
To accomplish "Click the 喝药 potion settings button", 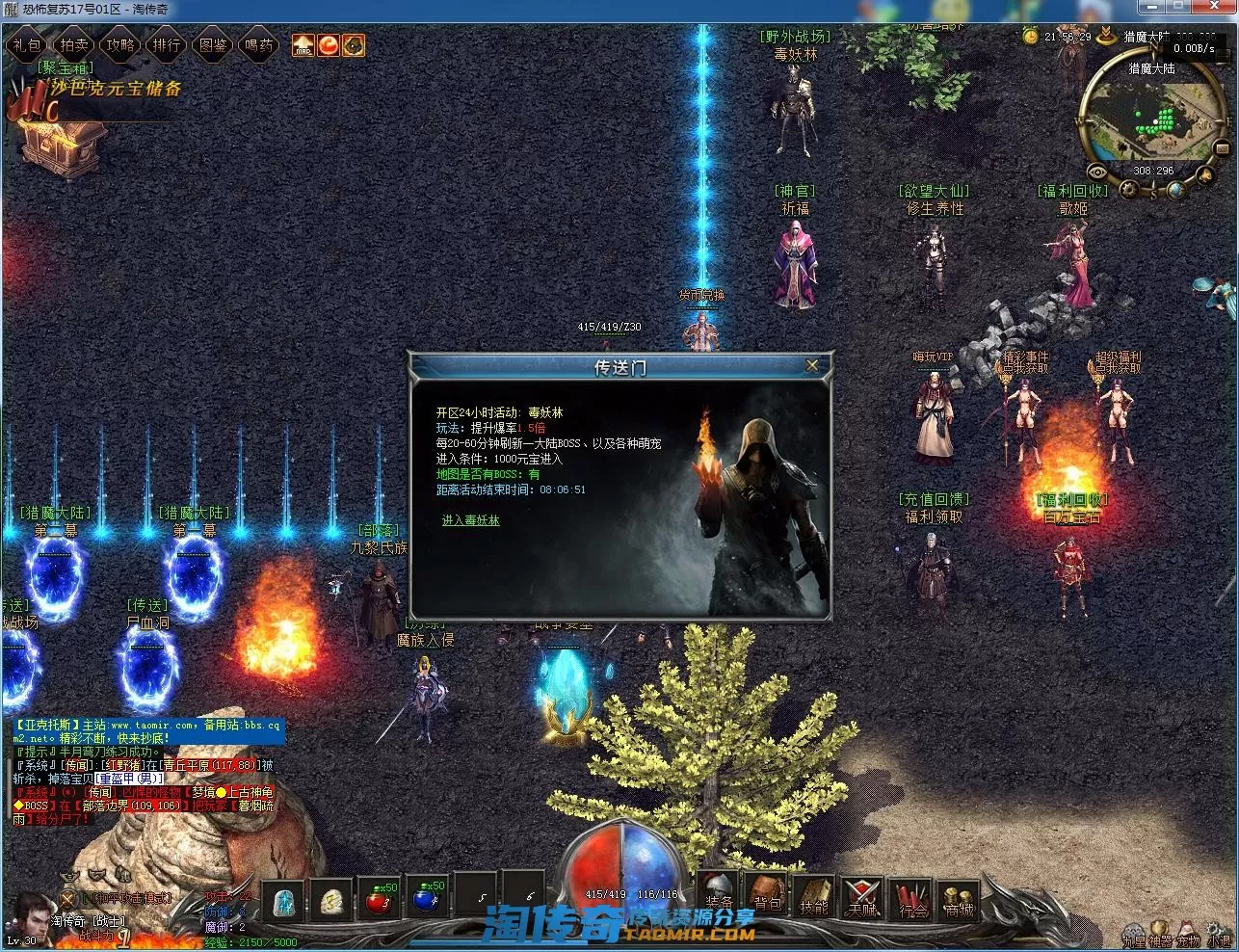I will [258, 45].
